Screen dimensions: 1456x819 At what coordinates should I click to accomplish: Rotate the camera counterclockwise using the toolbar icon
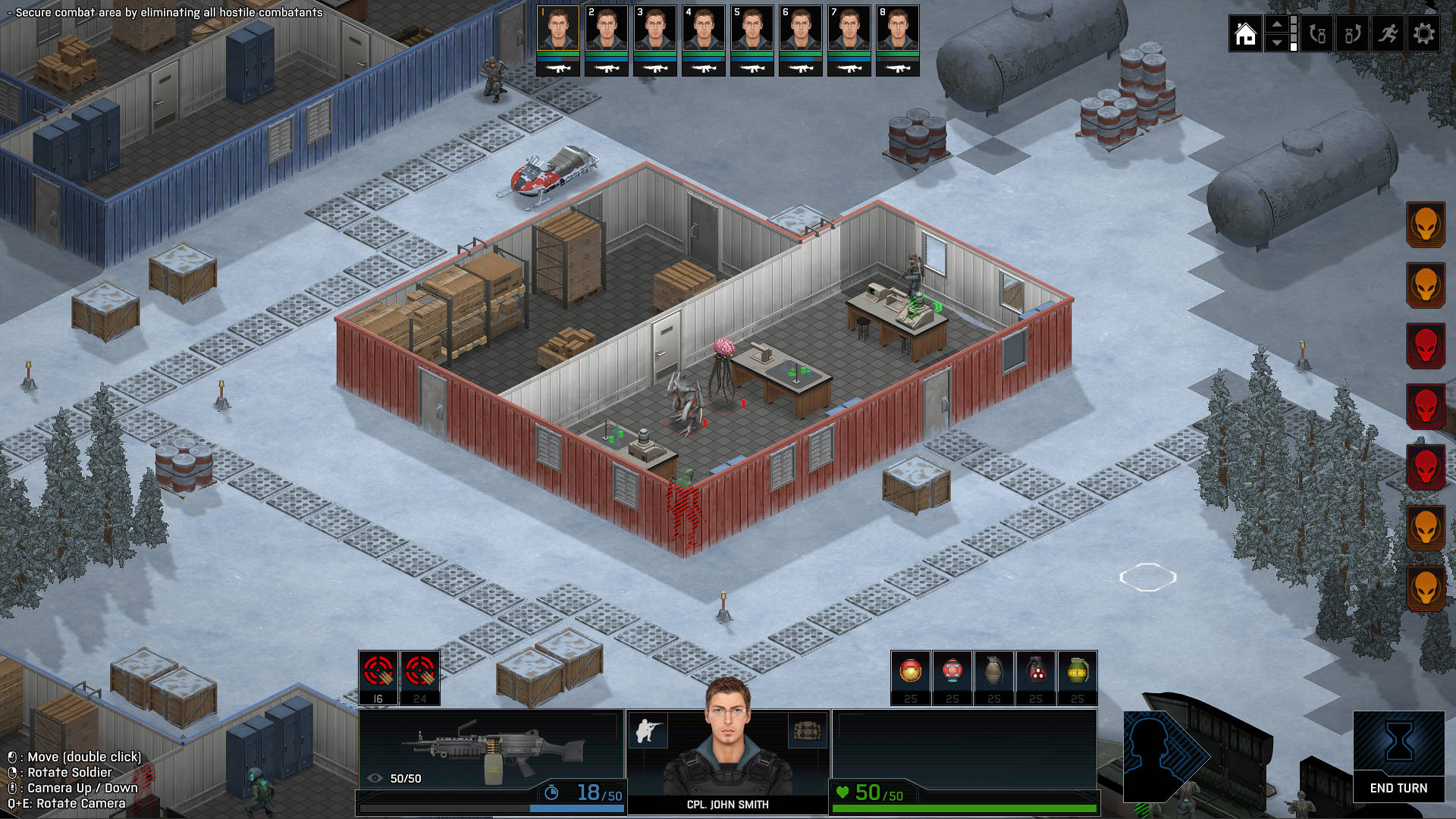pos(1317,33)
